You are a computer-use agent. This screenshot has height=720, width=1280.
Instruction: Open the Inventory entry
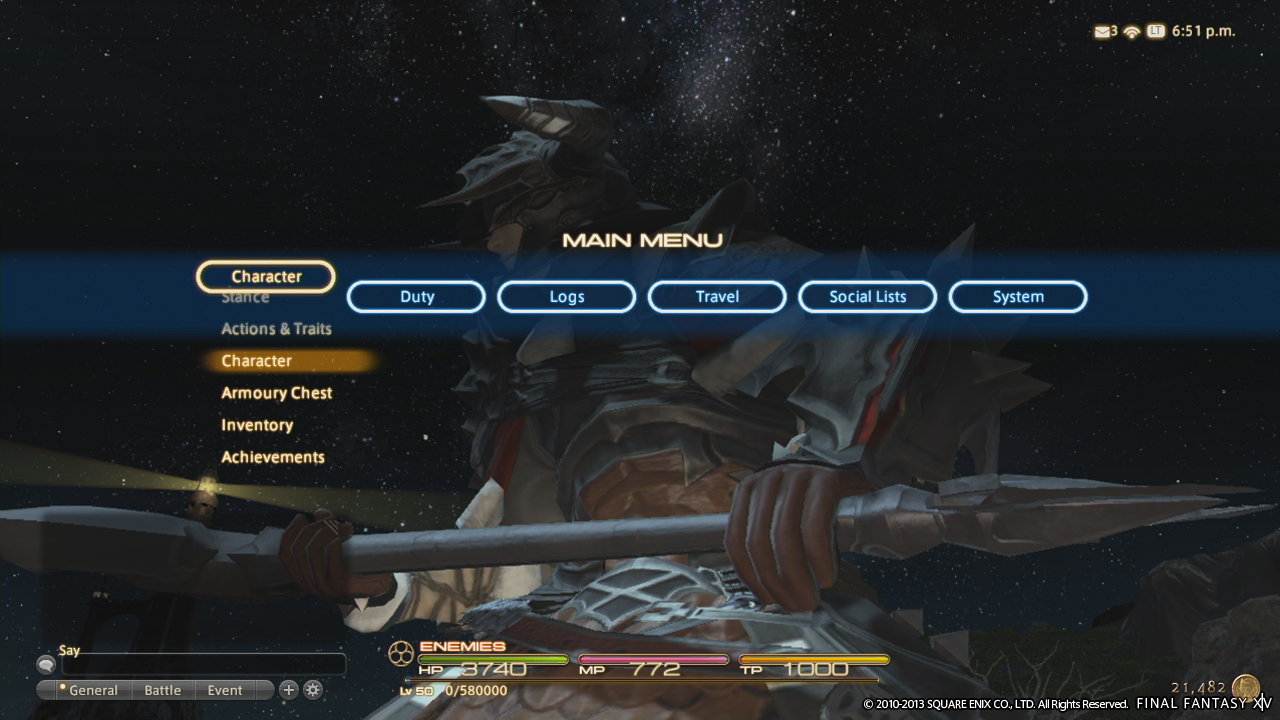pos(257,425)
